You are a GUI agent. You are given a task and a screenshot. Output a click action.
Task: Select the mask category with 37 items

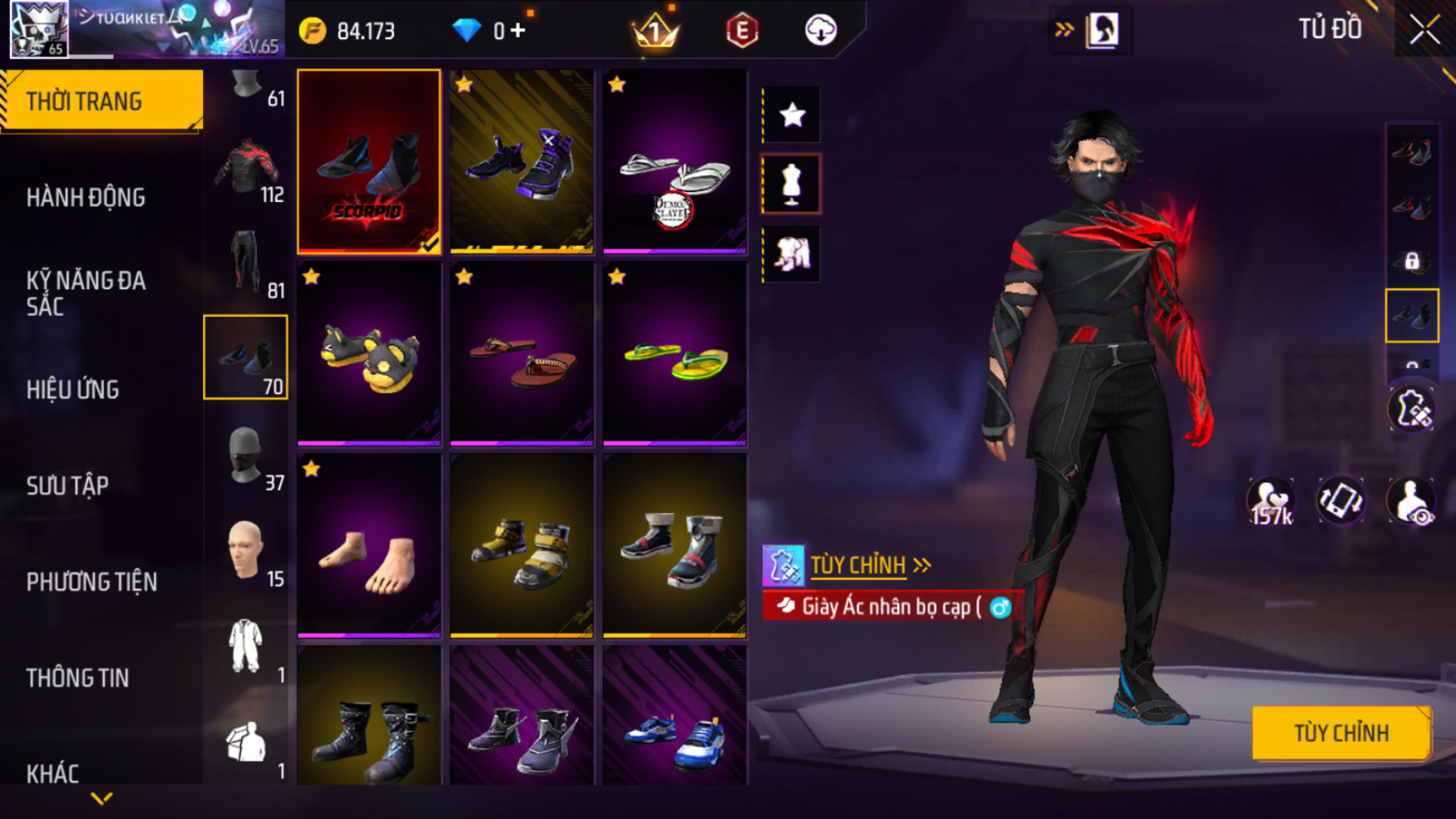[246, 456]
